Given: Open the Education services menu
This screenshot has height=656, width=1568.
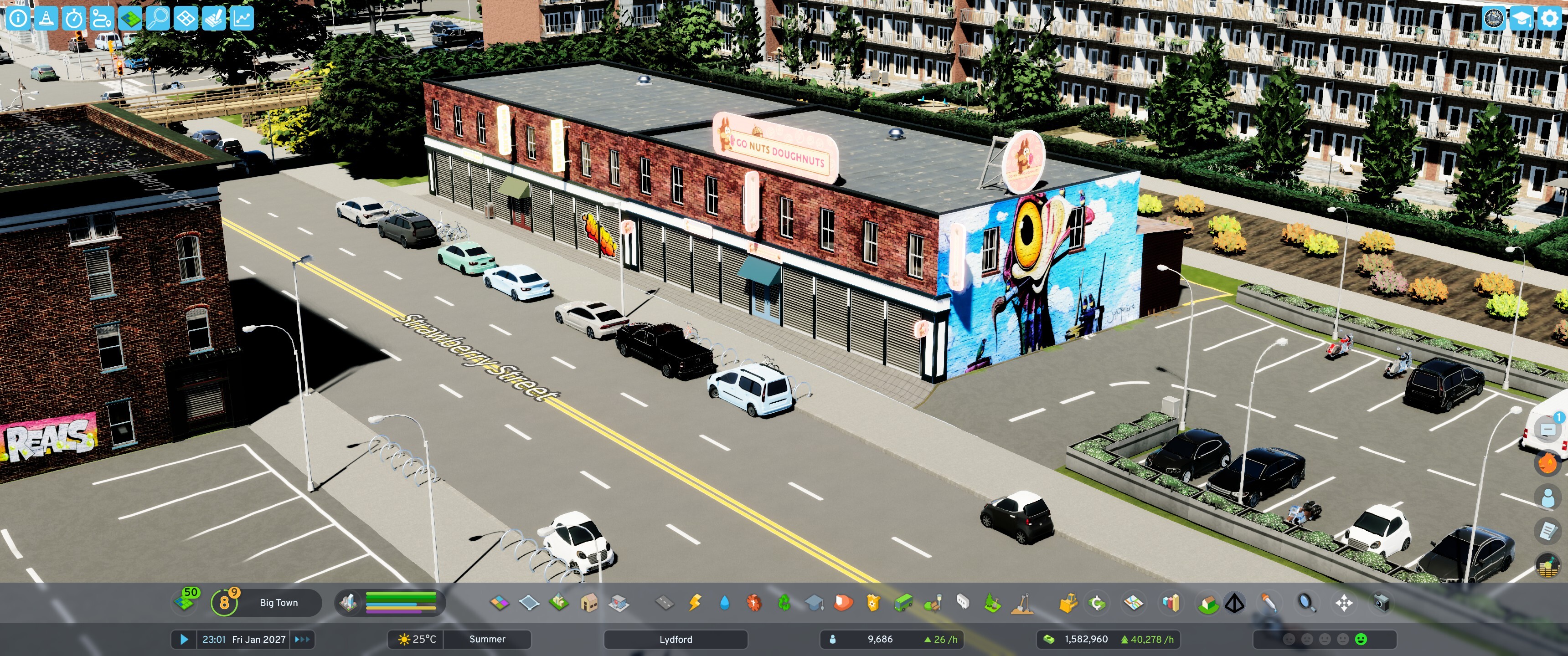Looking at the screenshot, I should [x=815, y=602].
